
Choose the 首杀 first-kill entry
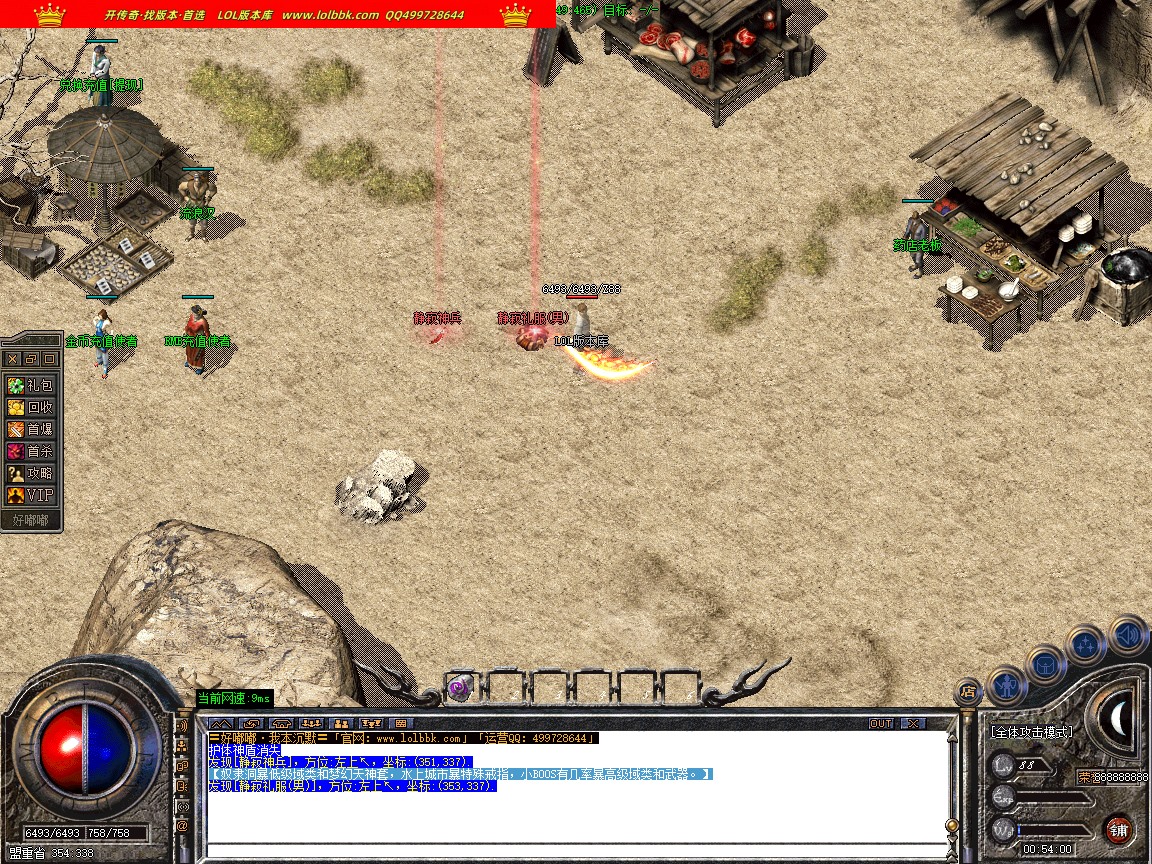(x=31, y=451)
